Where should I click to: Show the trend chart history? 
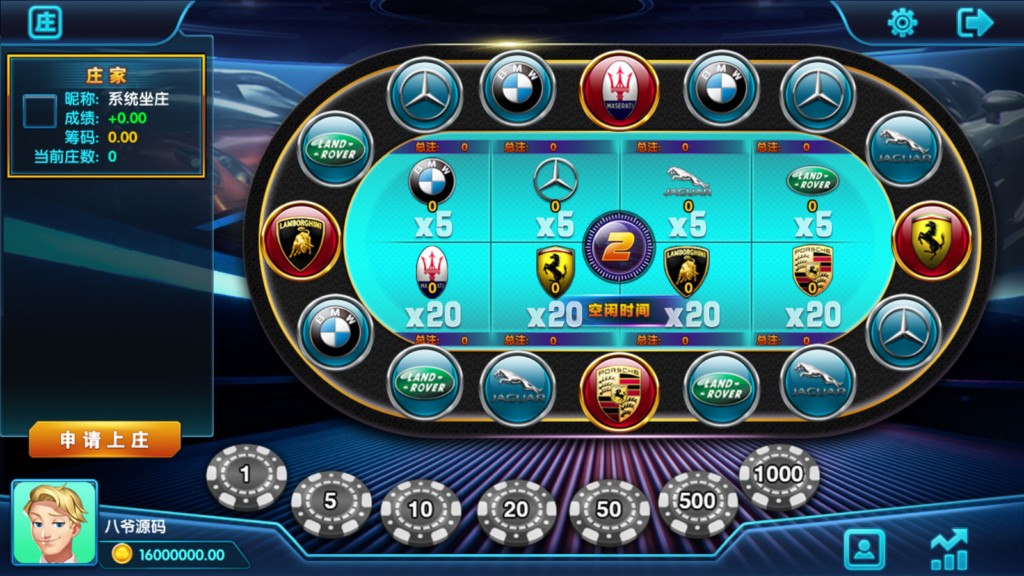[x=948, y=548]
